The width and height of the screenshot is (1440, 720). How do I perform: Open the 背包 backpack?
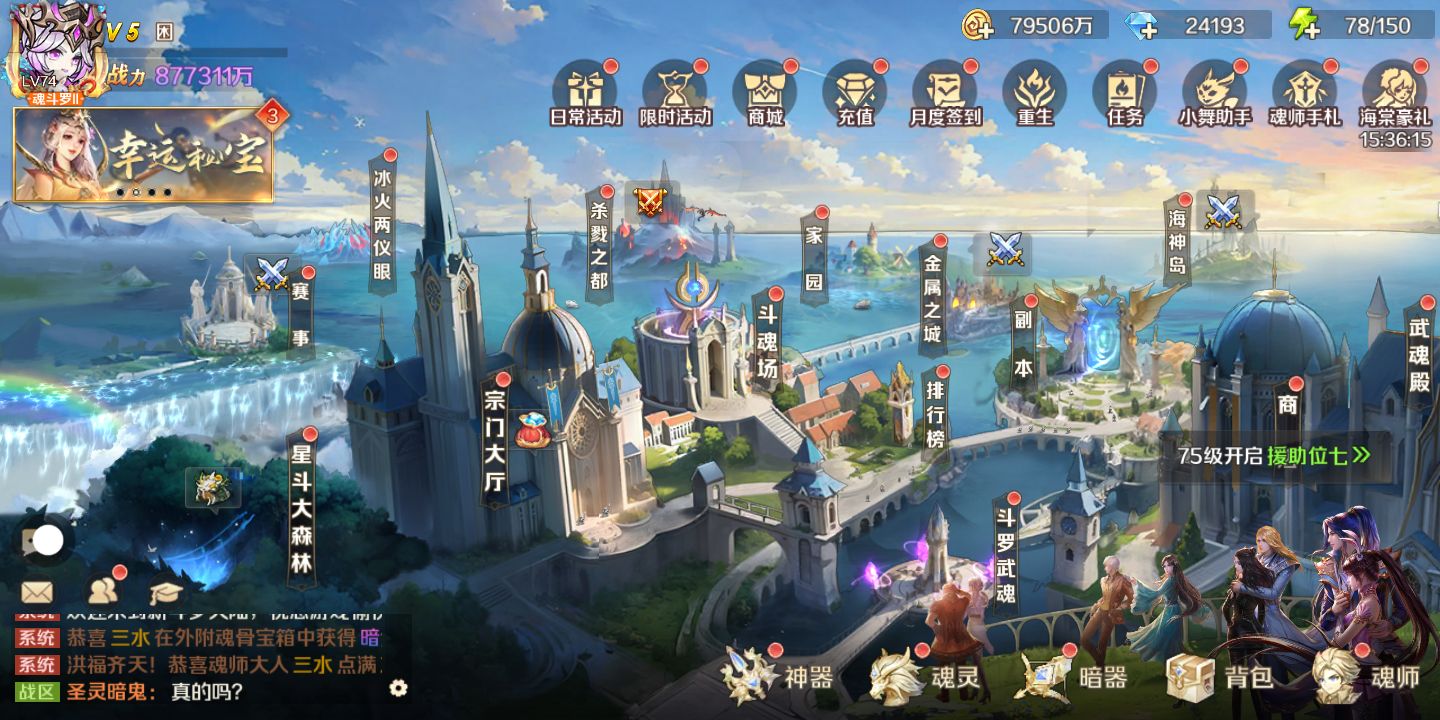1220,677
